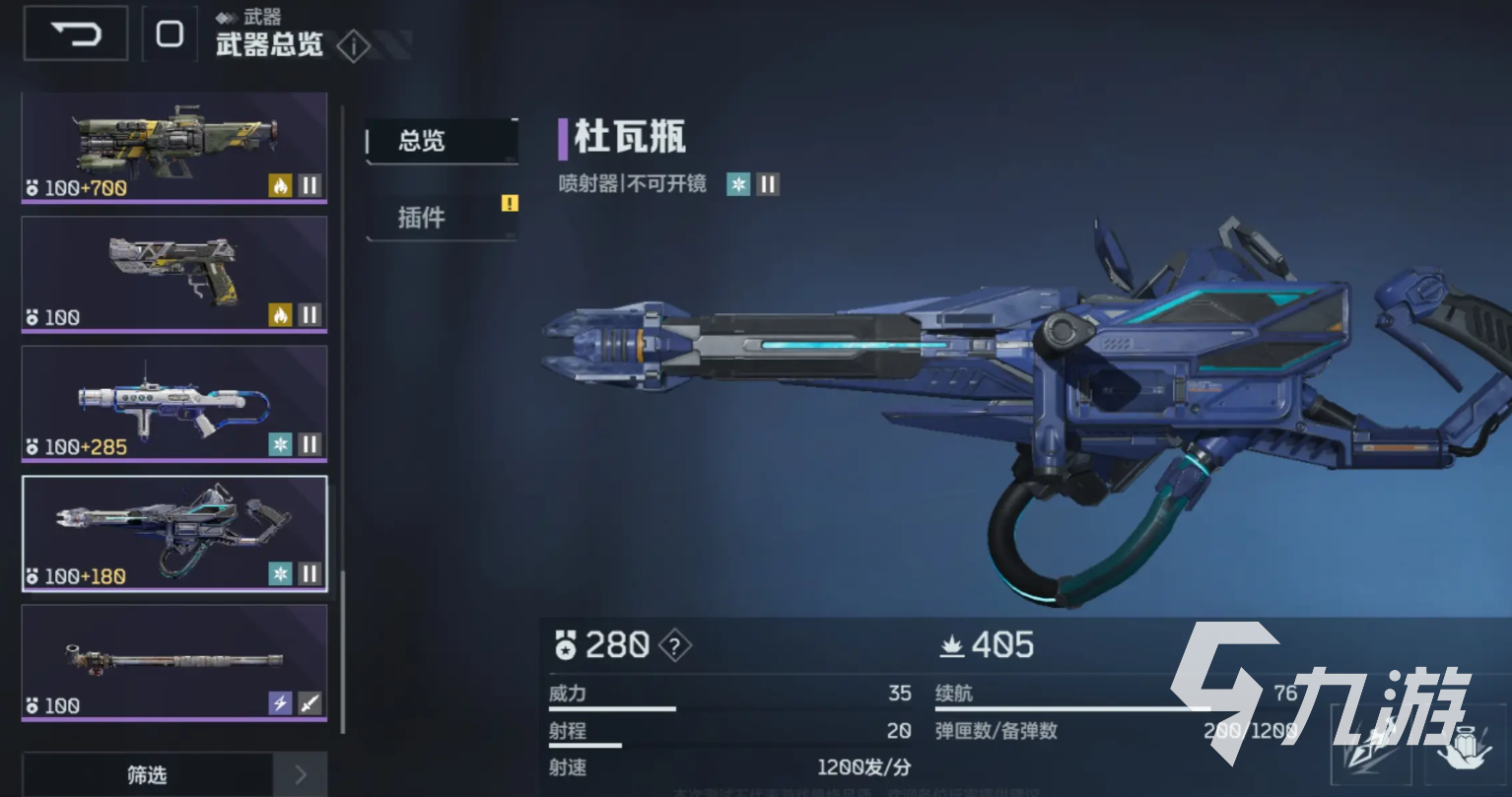Click the frost element icon under 杜瓦瓶

[x=737, y=184]
